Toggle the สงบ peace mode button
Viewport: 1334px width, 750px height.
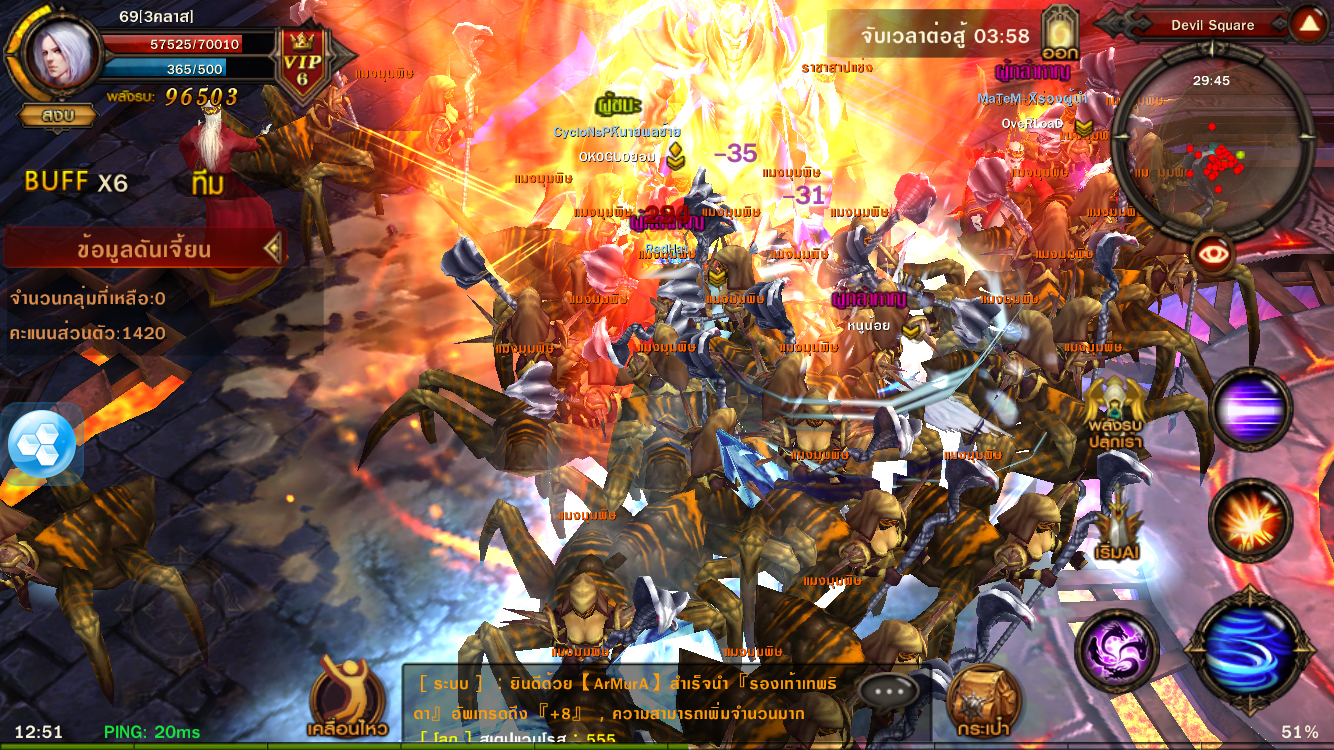point(58,115)
